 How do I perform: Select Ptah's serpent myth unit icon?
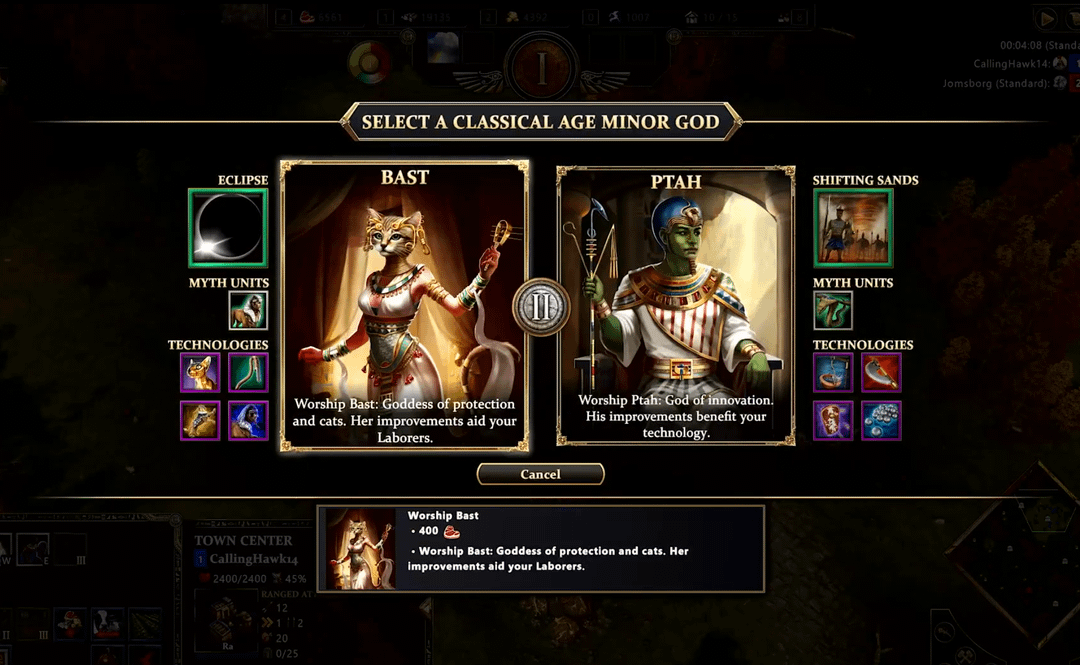(833, 311)
